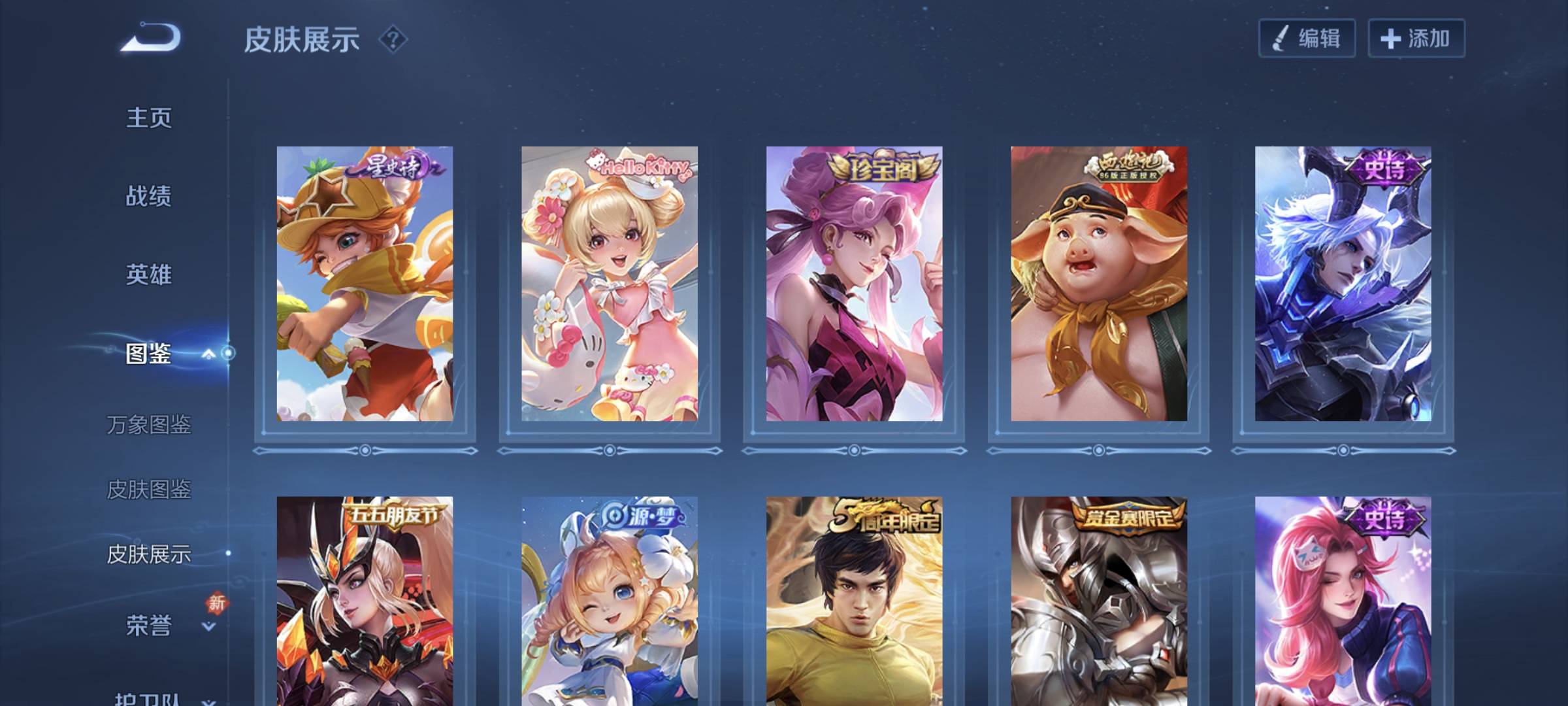This screenshot has height=706, width=1568.
Task: Choose the 珍宝阁 pink-haired skin card
Action: click(854, 284)
